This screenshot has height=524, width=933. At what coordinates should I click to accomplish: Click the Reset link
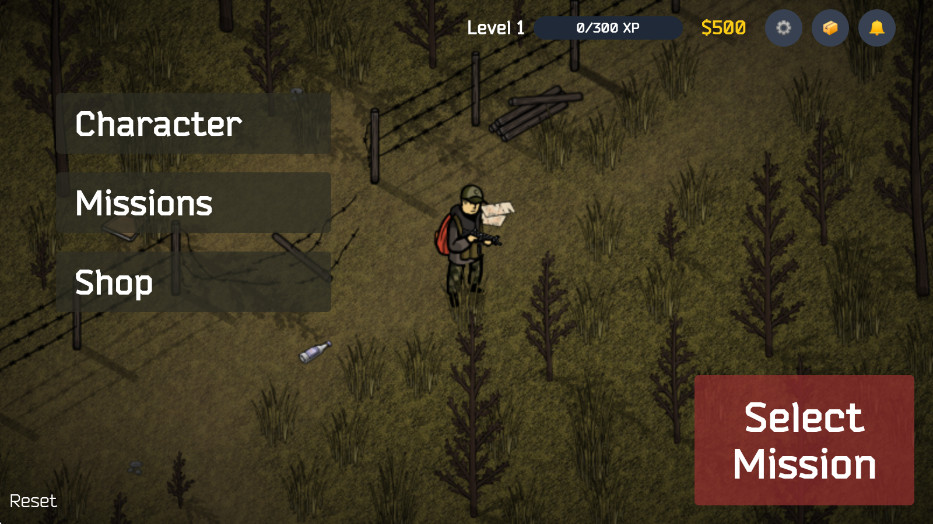(x=33, y=501)
